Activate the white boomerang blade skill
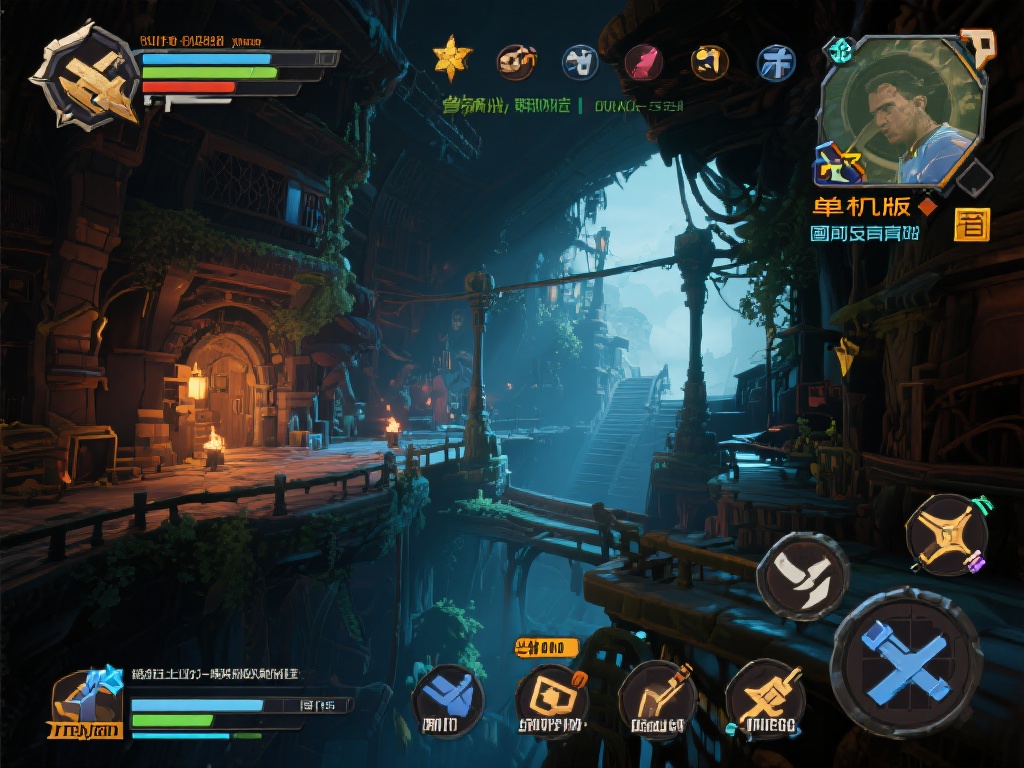The image size is (1024, 768). coord(802,576)
